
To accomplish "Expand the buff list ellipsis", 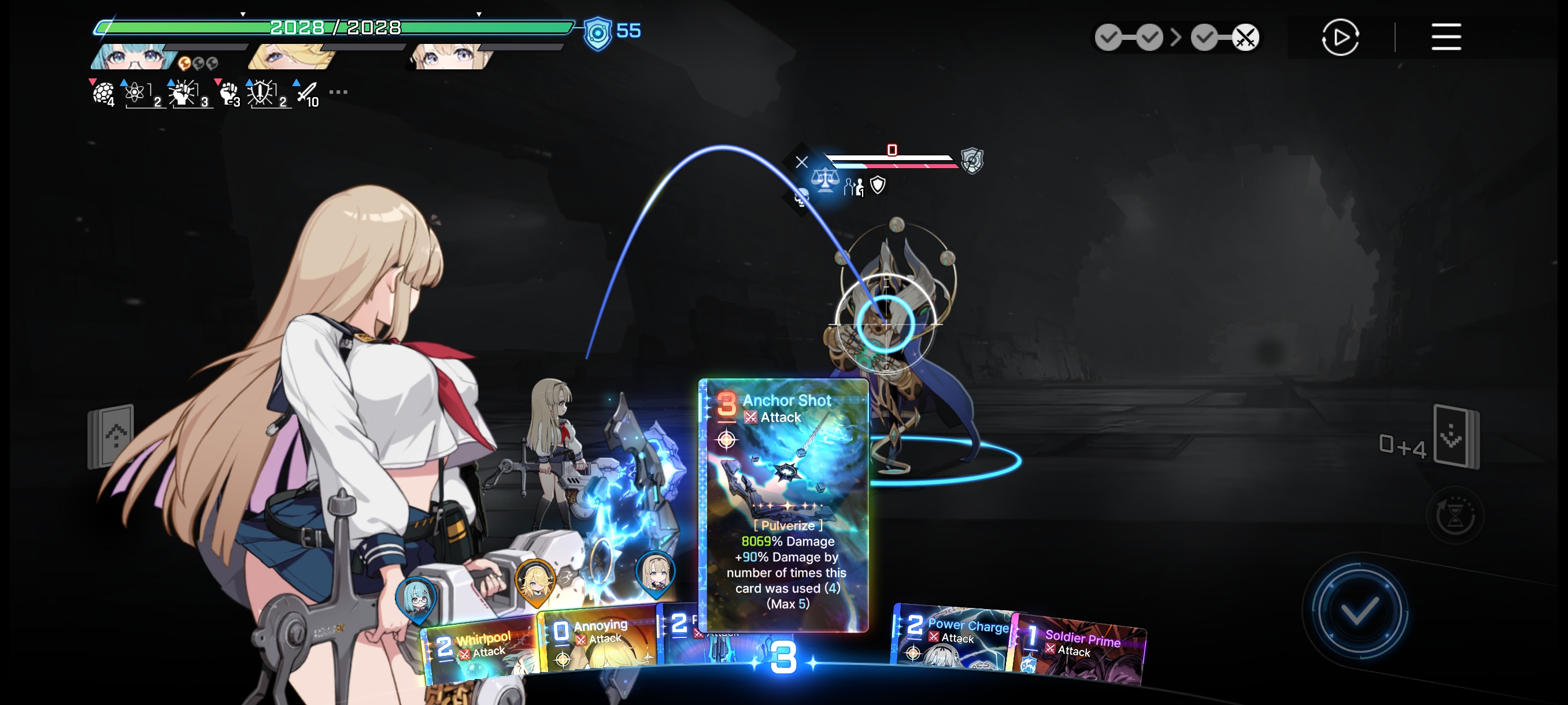I will pos(338,92).
